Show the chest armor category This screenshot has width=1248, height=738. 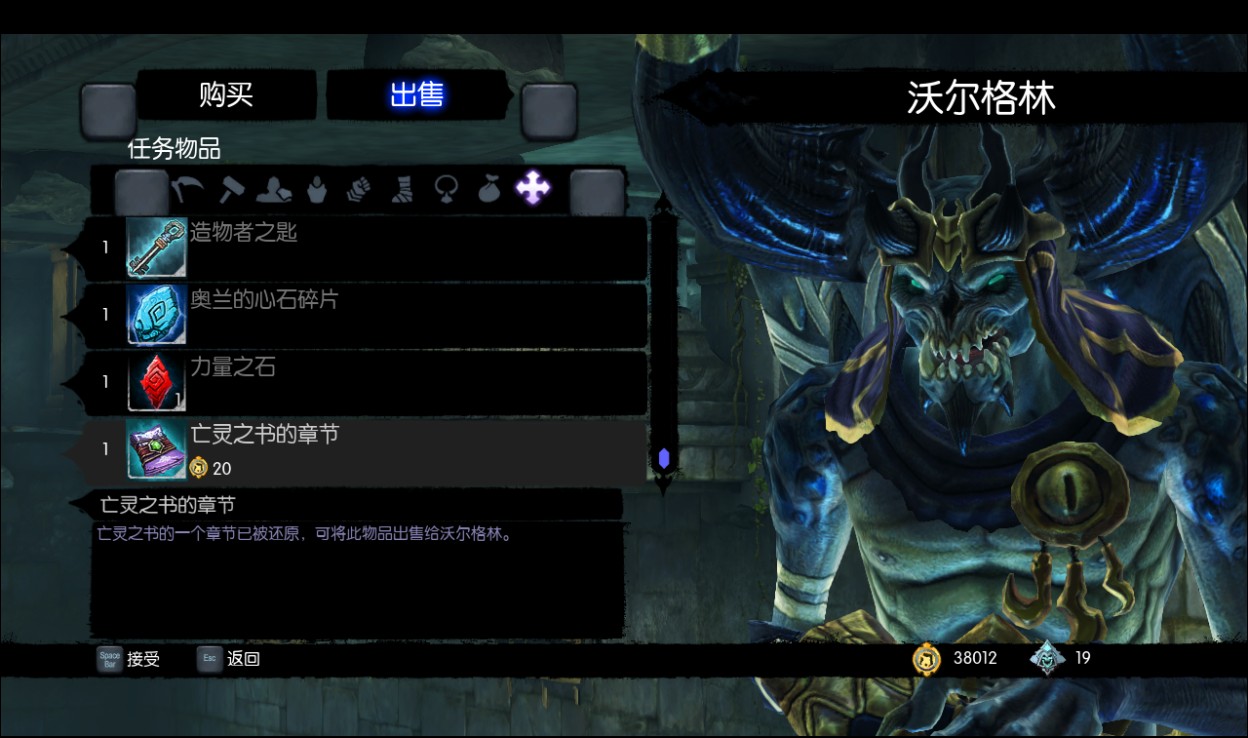coord(317,188)
